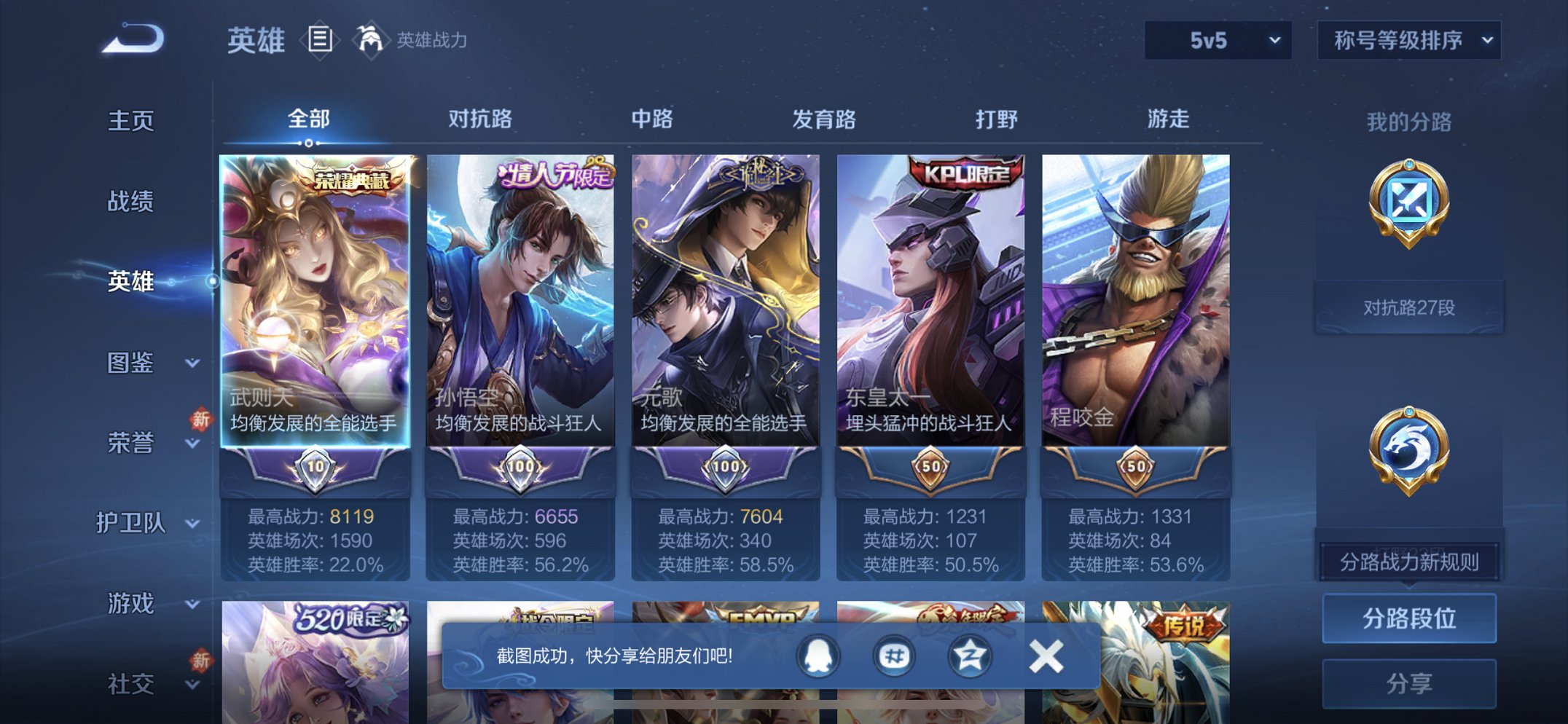Switch to the 打野 tab
The height and width of the screenshot is (724, 1568).
point(994,119)
